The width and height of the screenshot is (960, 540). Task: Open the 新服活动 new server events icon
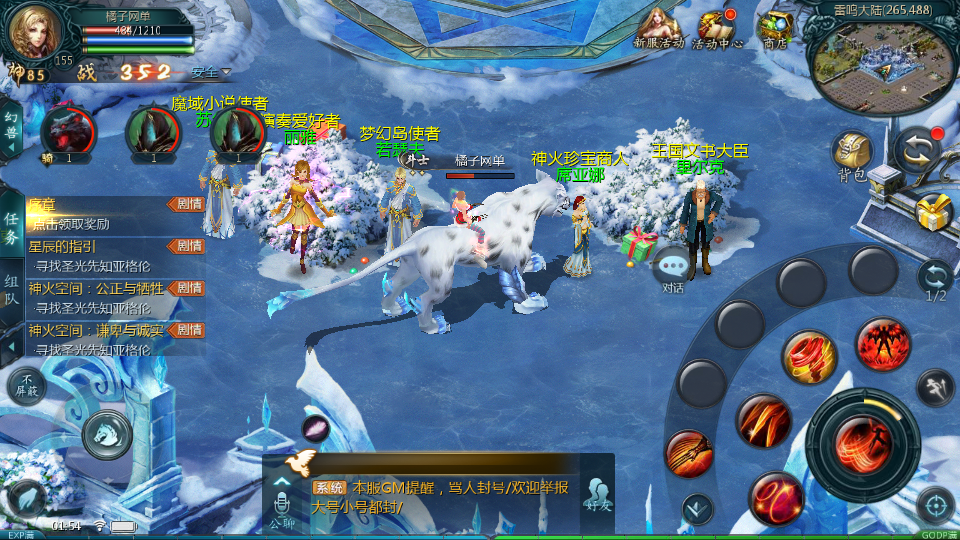658,25
